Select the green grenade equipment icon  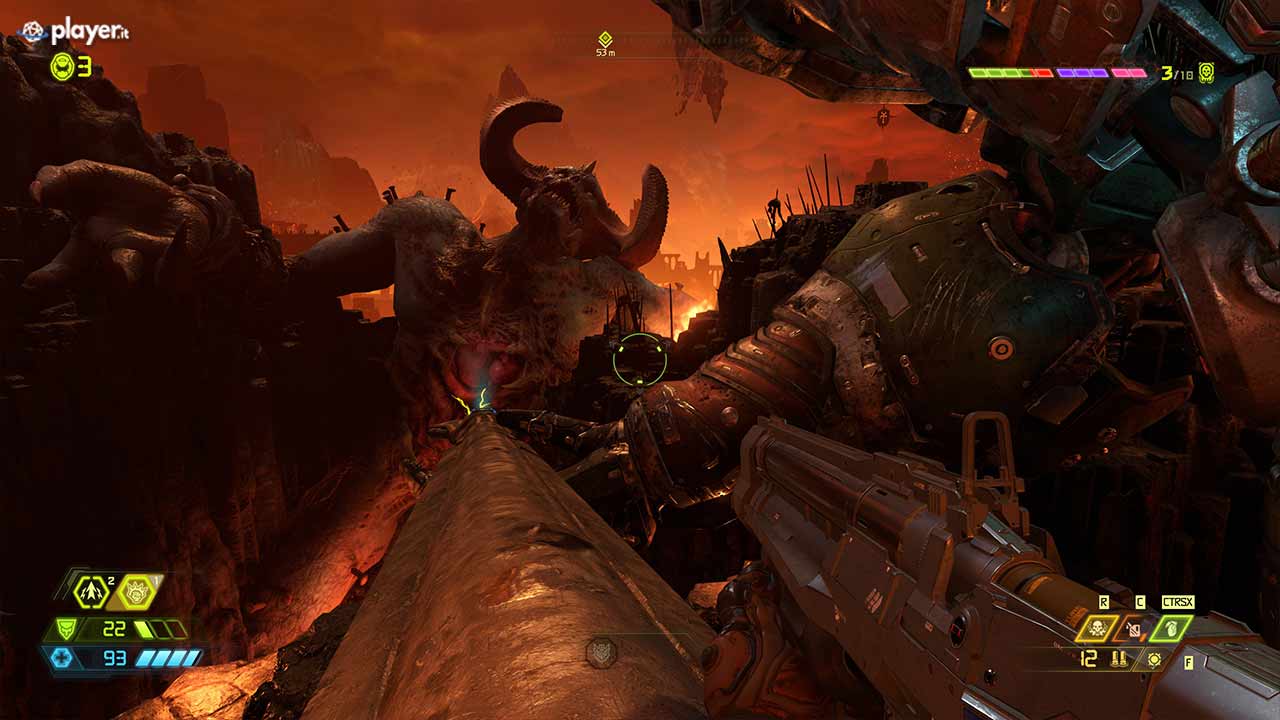click(1169, 628)
